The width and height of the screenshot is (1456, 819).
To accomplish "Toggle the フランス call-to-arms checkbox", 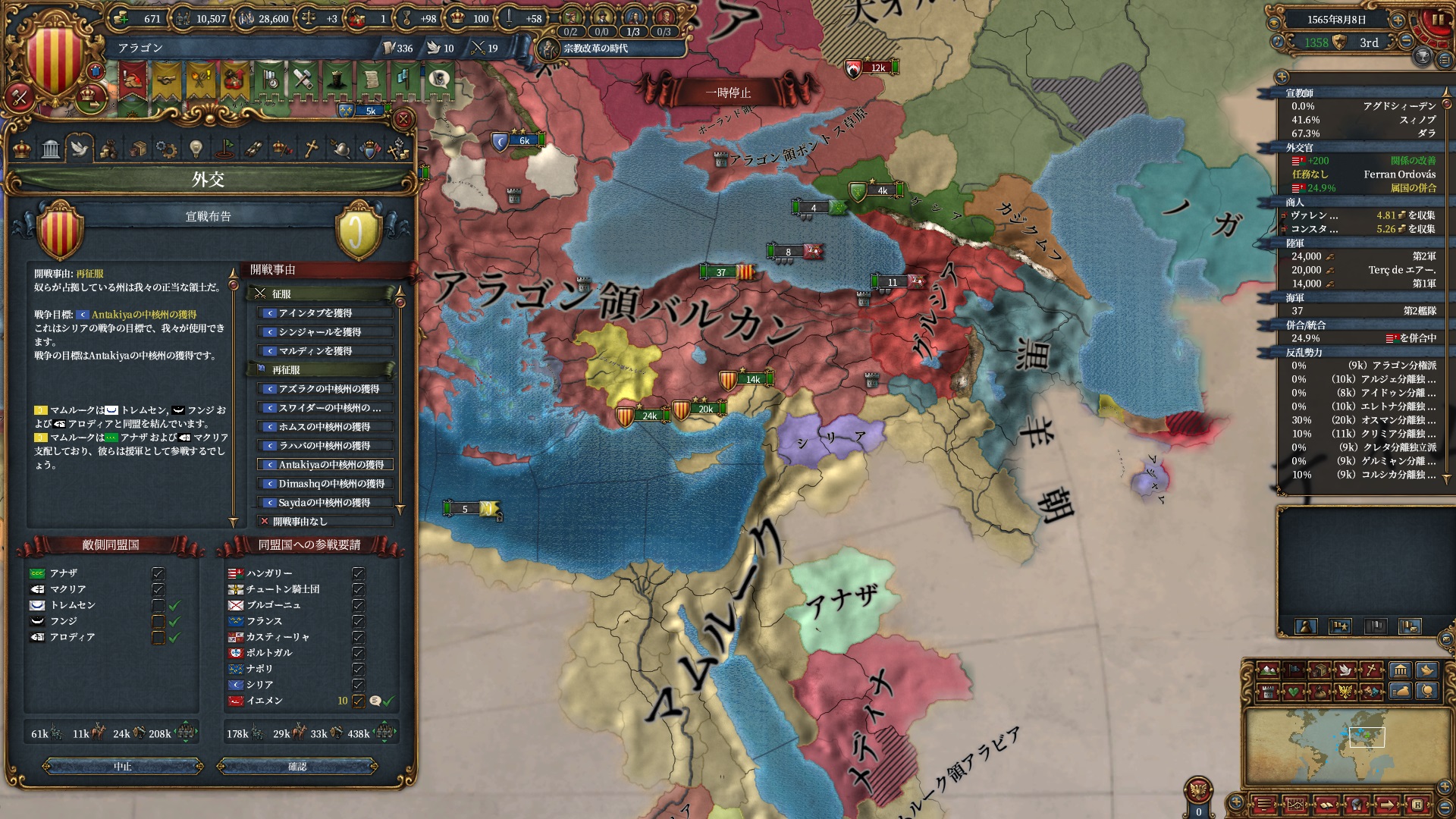I will pos(358,621).
